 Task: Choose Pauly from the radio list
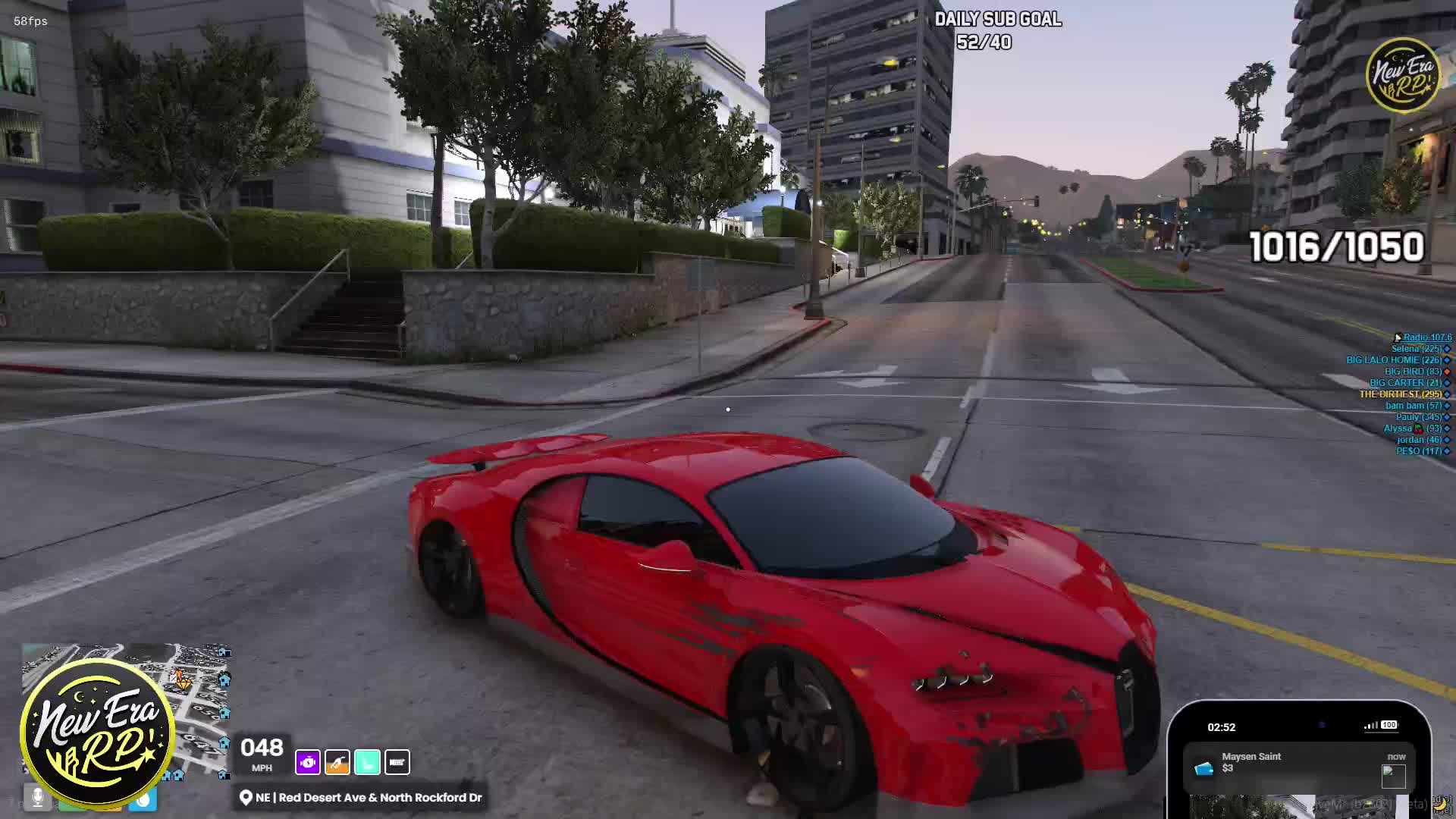point(1418,417)
